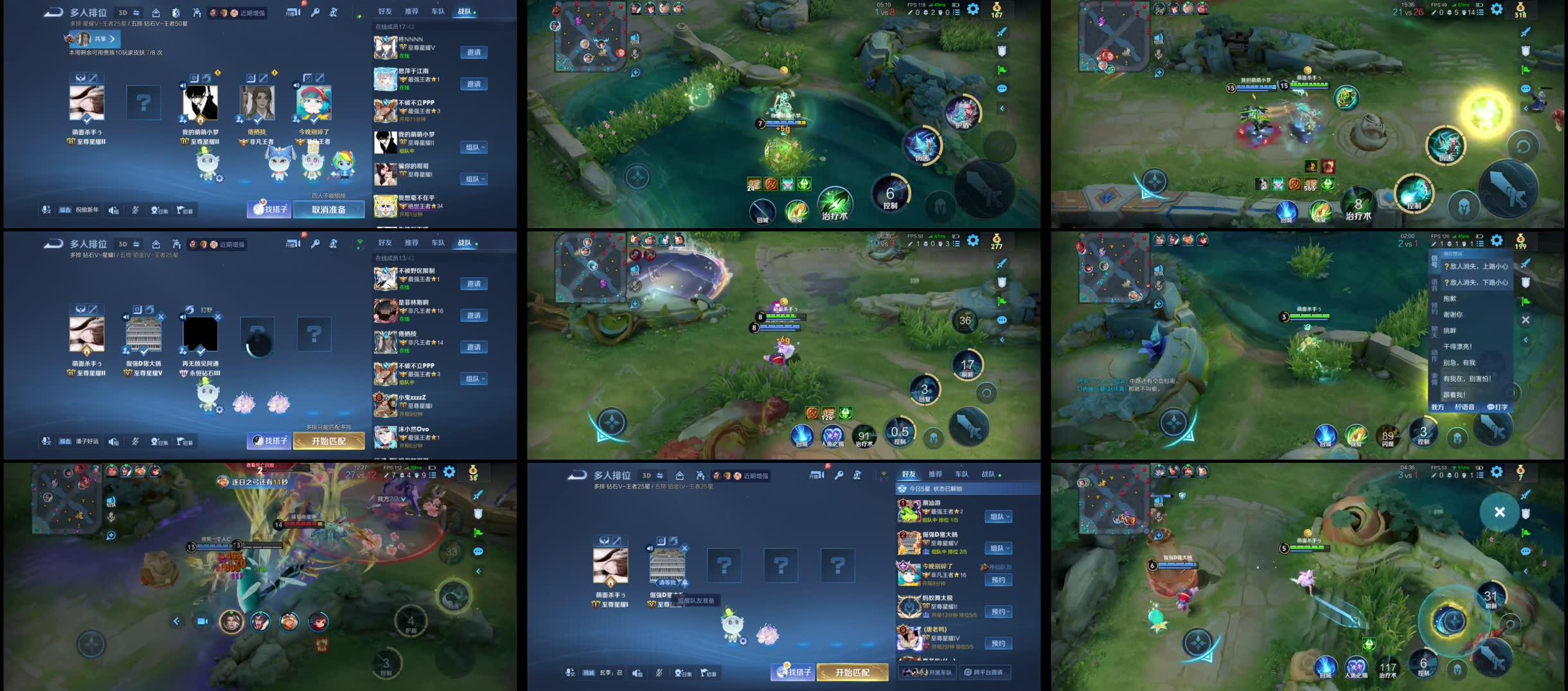Select the 语音 tab in the quick message panel
The image size is (1568, 691).
pyautogui.click(x=1435, y=283)
